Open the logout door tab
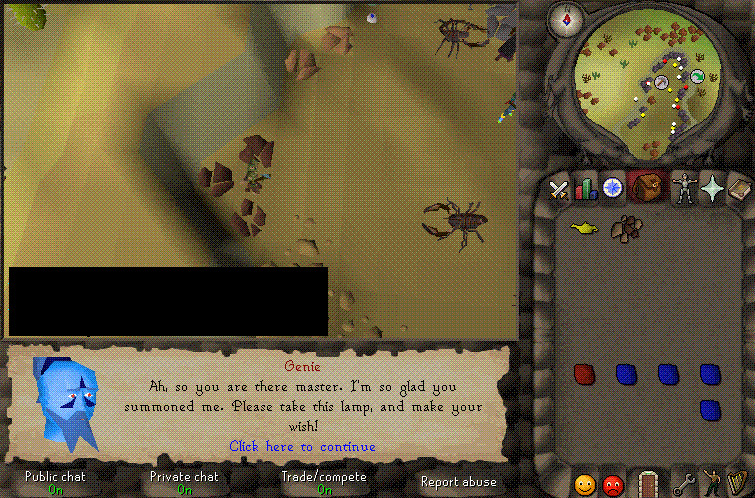This screenshot has height=498, width=755. pyautogui.click(x=648, y=485)
